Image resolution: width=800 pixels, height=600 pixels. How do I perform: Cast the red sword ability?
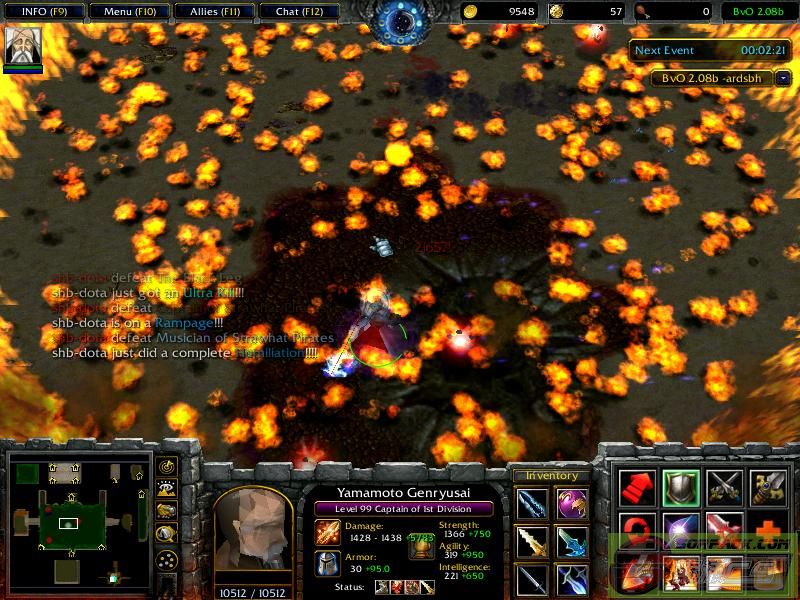coord(723,530)
